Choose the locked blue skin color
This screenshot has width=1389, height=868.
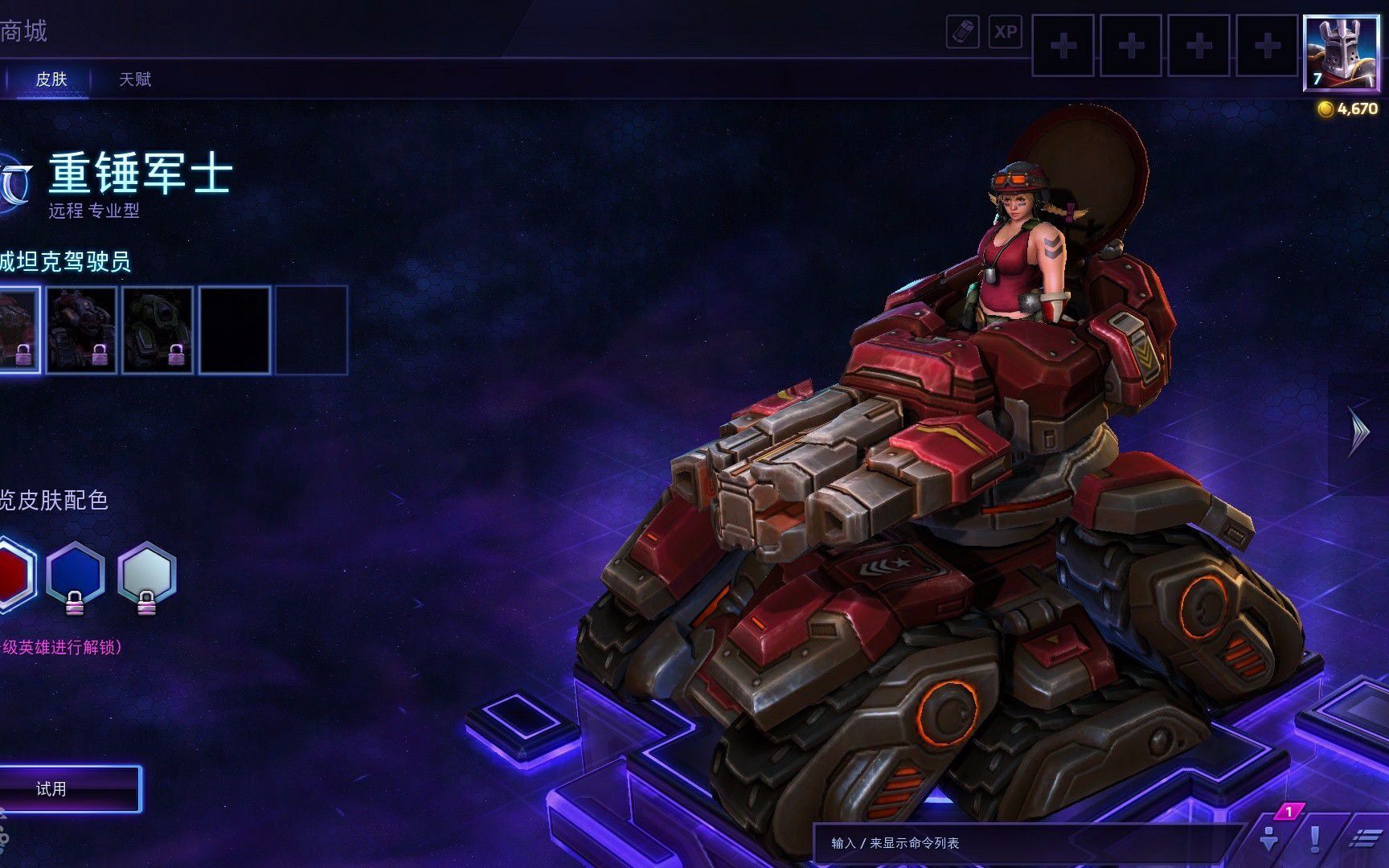[x=75, y=574]
